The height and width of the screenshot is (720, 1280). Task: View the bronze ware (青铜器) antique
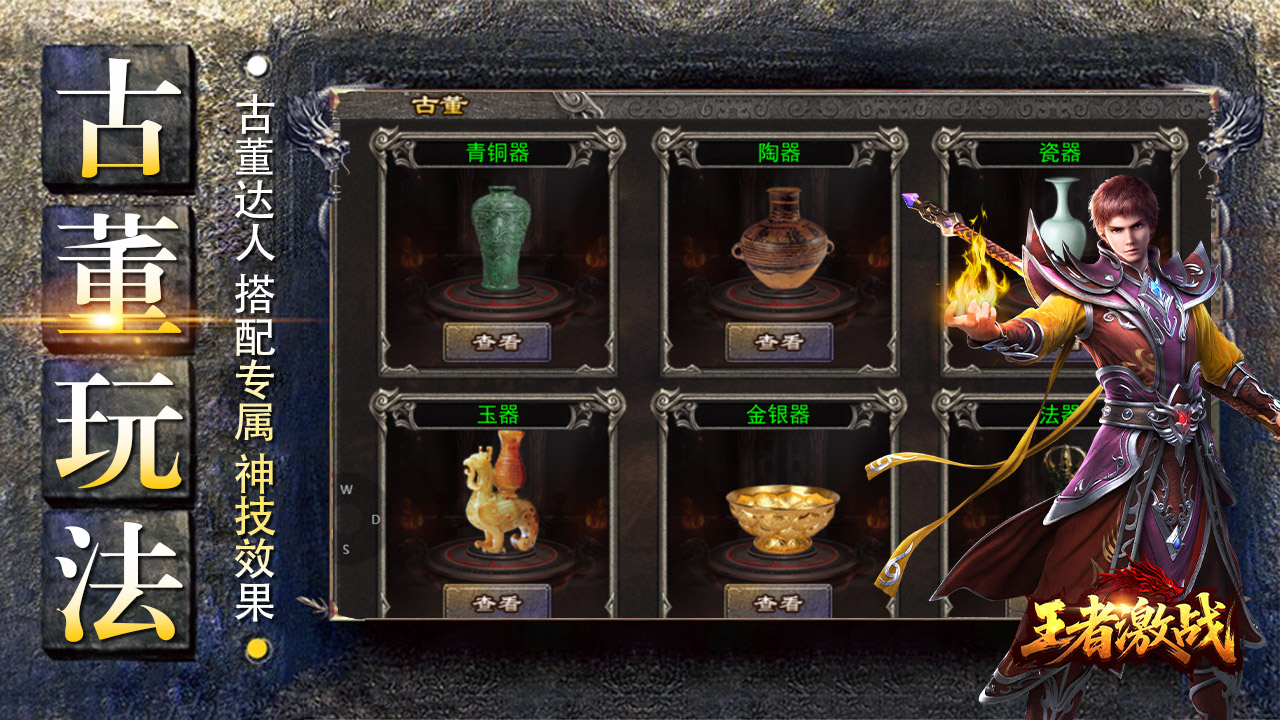(497, 342)
